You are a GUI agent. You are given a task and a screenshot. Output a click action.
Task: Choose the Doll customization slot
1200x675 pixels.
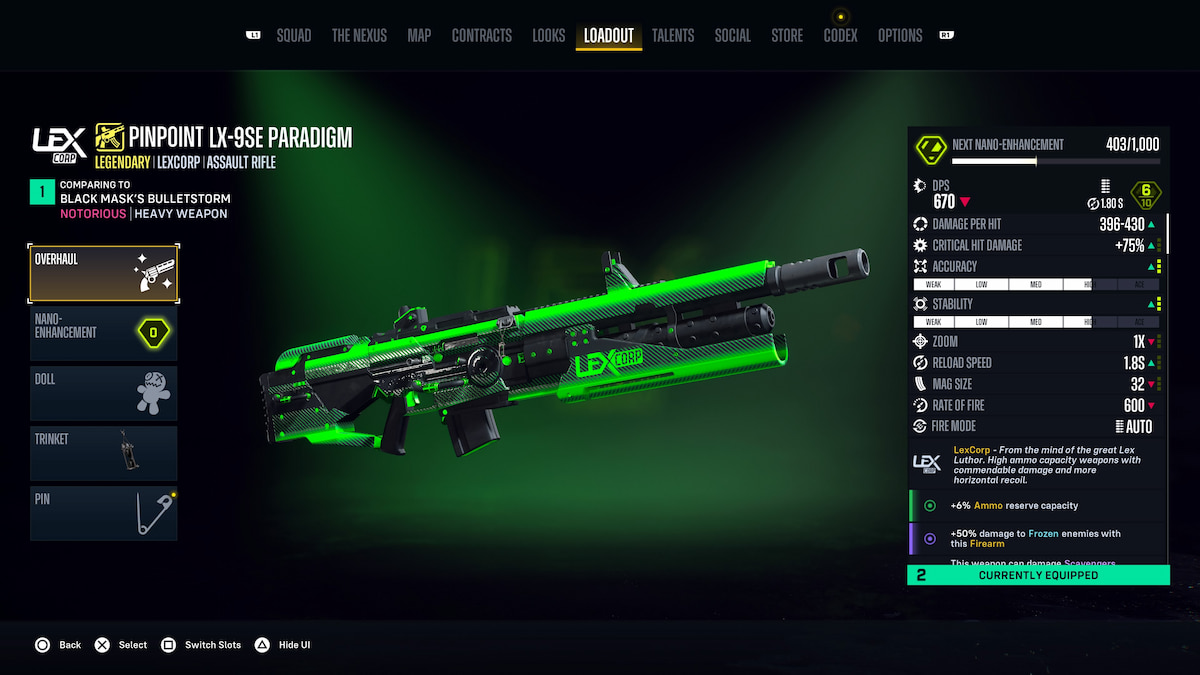coord(104,393)
